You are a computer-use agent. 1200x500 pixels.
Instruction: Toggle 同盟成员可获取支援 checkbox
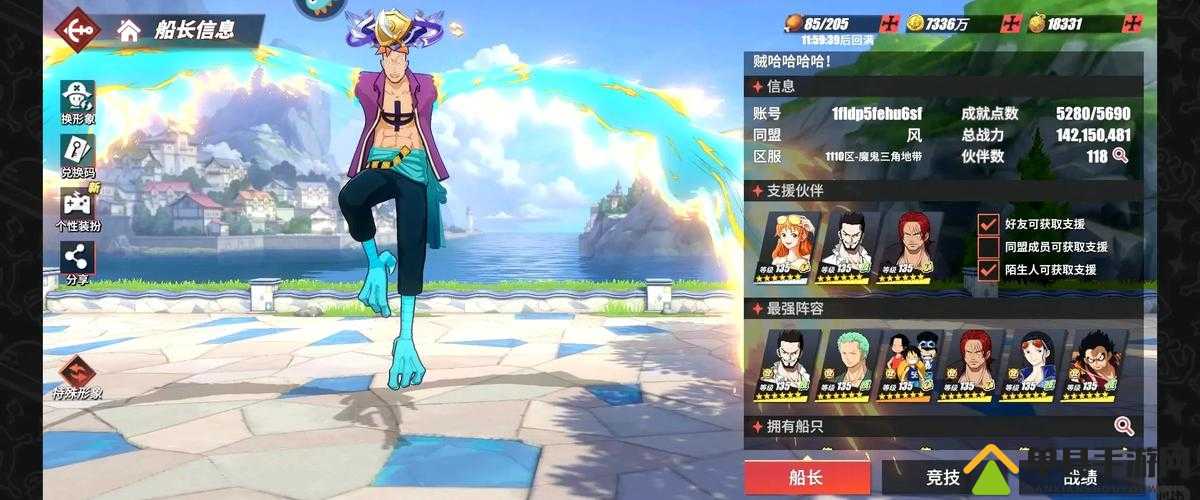[x=988, y=247]
